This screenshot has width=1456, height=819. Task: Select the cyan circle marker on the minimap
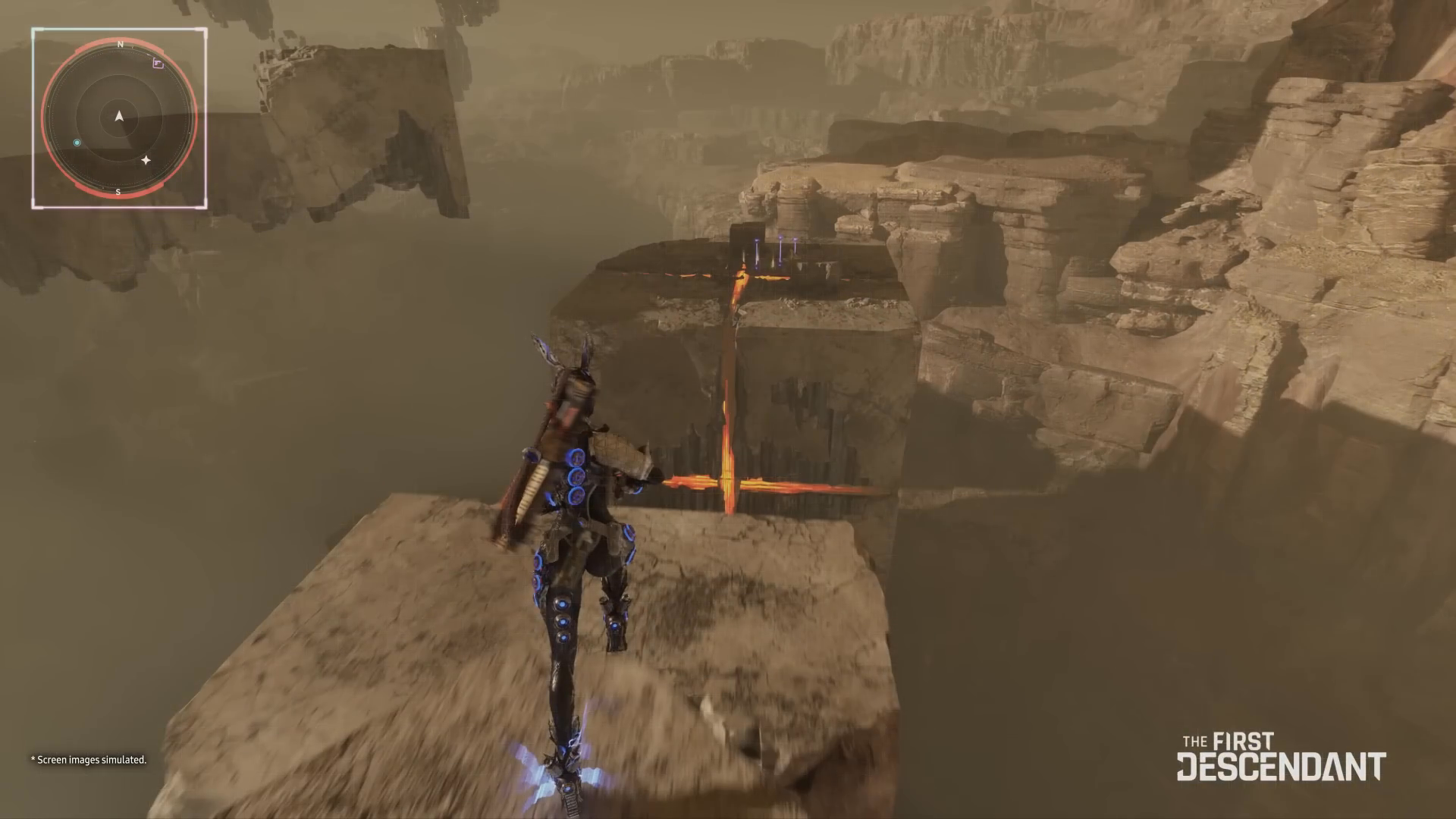[77, 143]
